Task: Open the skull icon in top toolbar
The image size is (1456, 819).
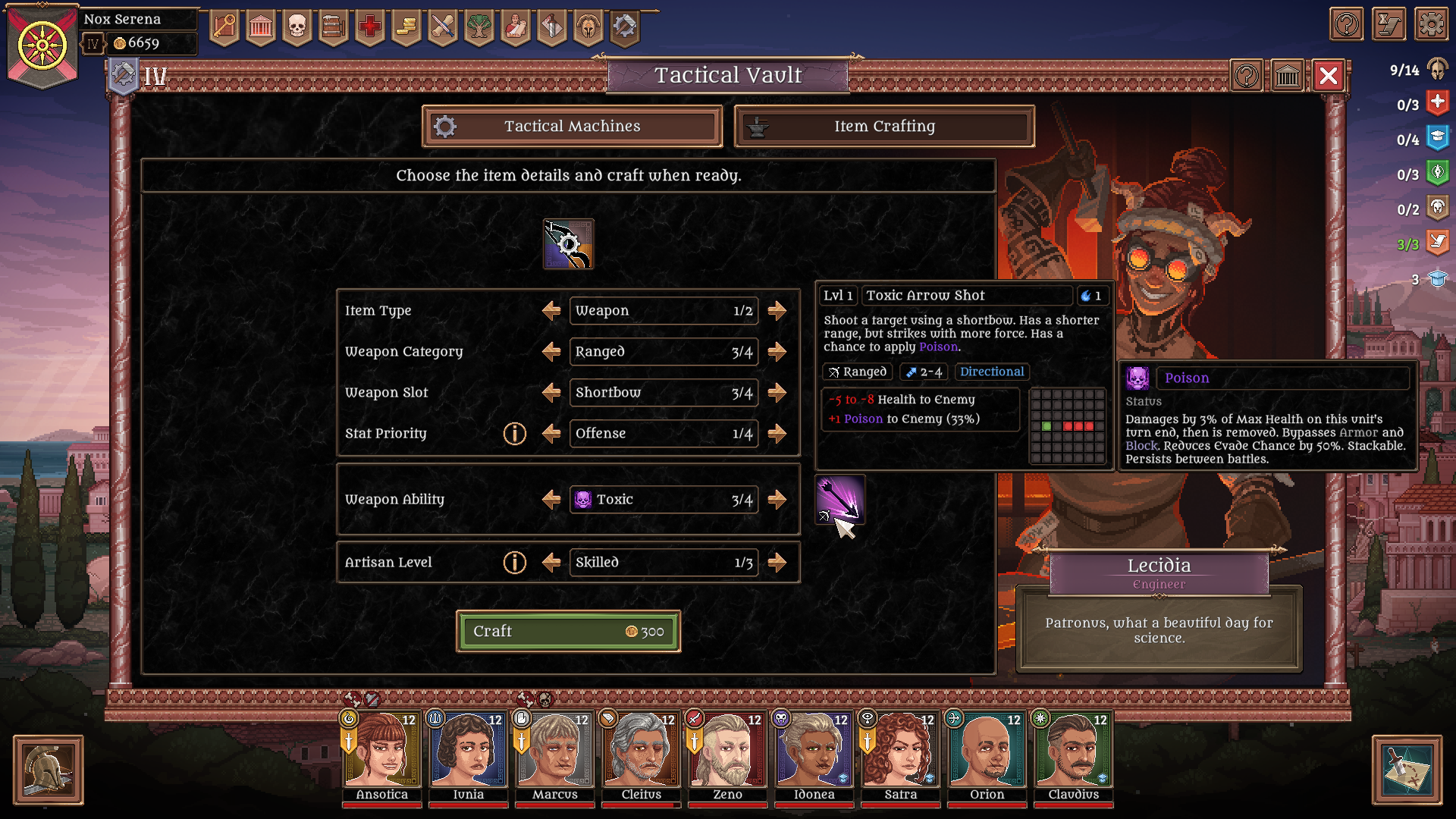Action: [x=297, y=27]
